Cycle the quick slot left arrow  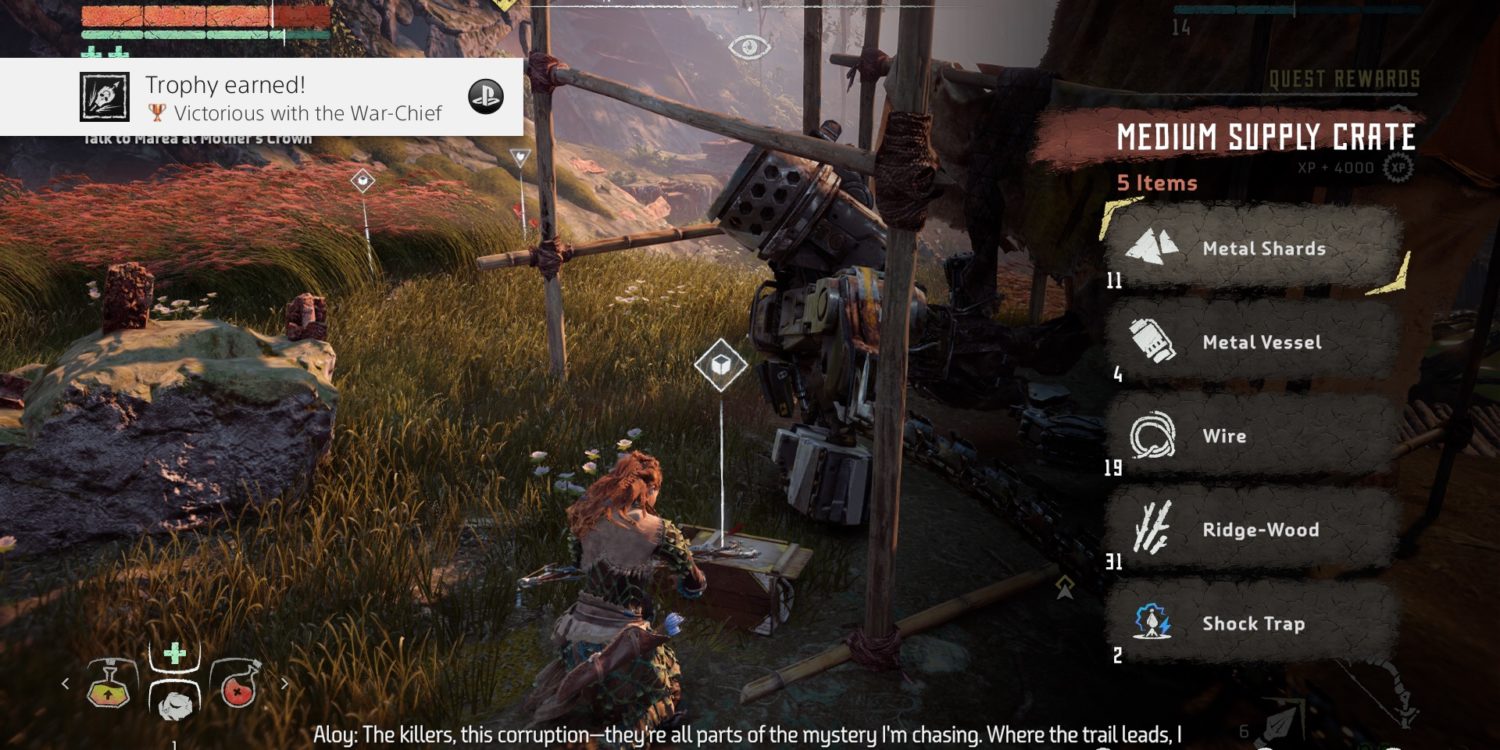click(x=66, y=684)
